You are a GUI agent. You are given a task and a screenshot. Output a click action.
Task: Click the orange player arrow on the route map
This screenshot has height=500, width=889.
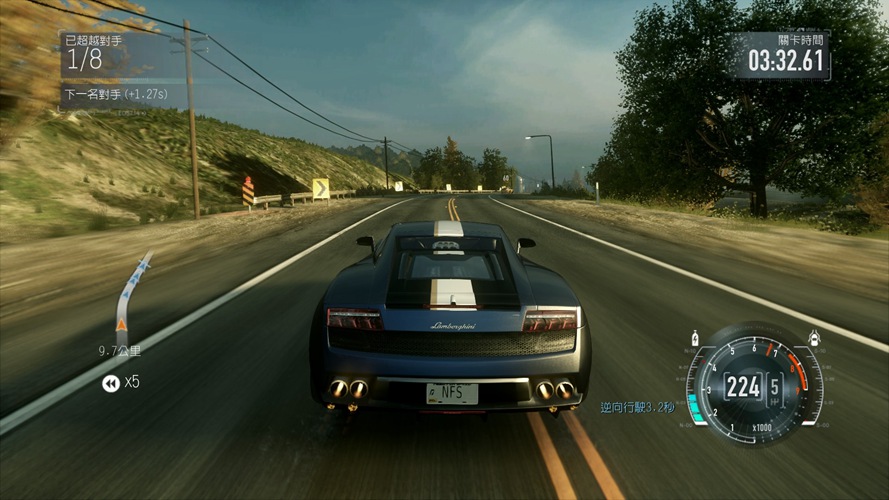(122, 325)
